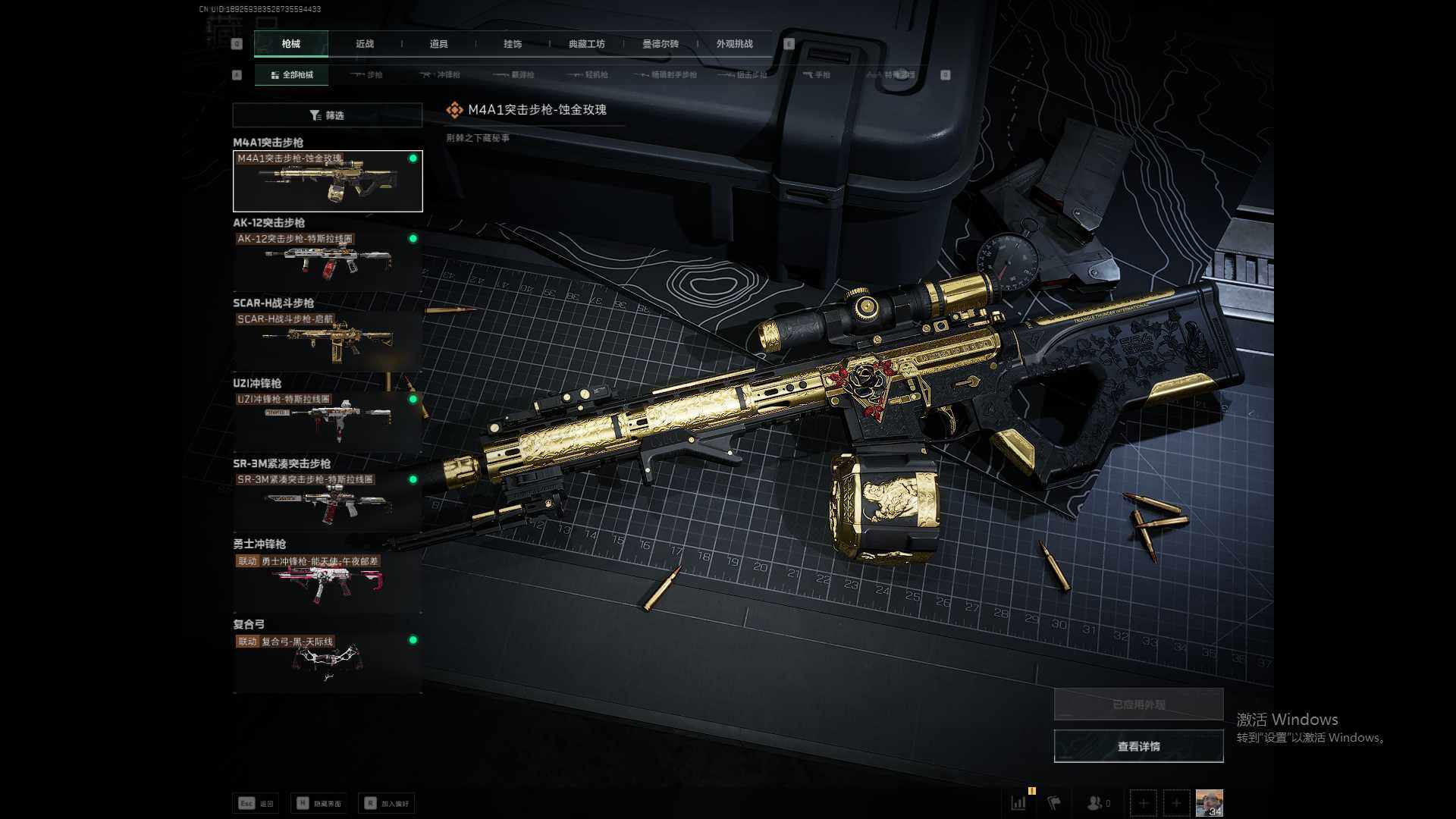This screenshot has width=1456, height=819.
Task: Go to the 典藏工坊 tab
Action: pos(586,44)
